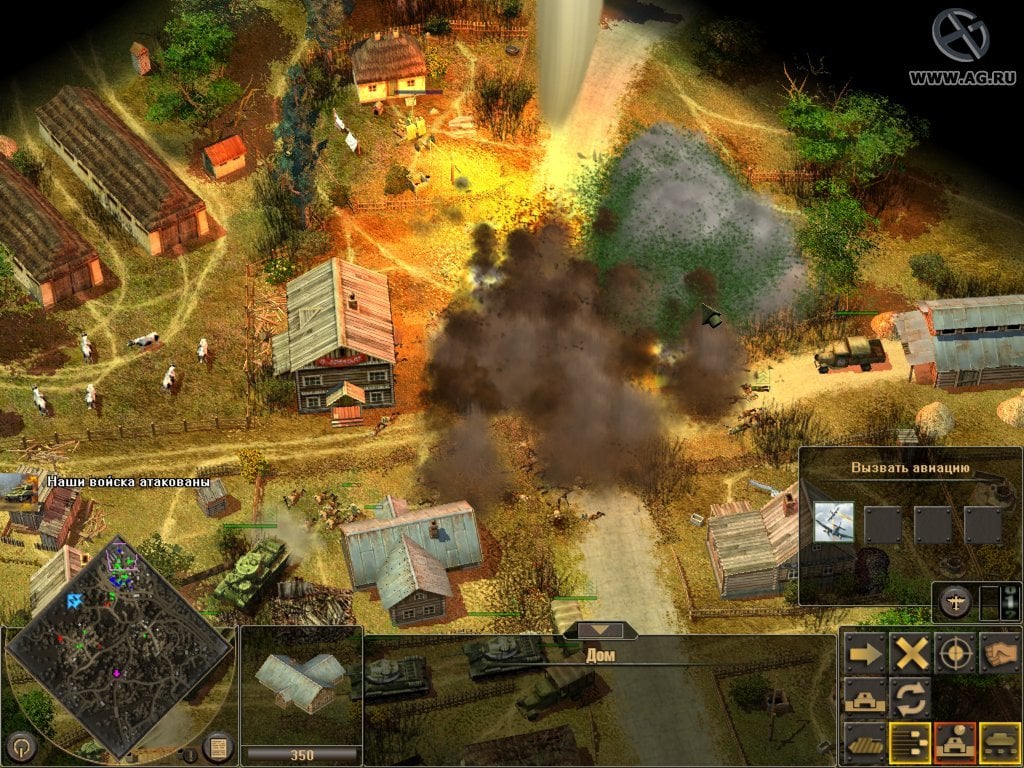
Task: Select the striped tank icon command
Action: (x=865, y=742)
